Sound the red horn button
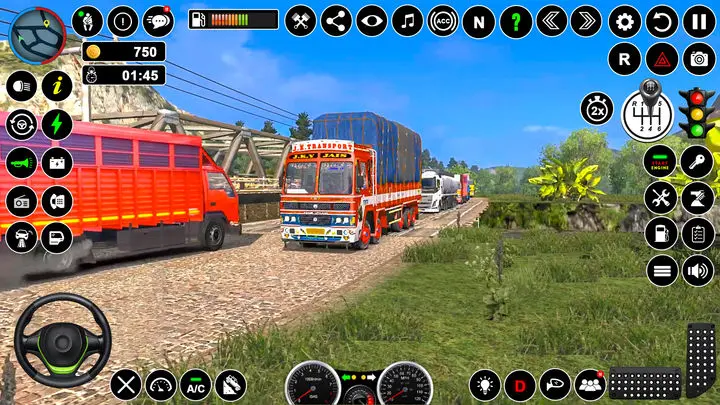 tap(21, 161)
